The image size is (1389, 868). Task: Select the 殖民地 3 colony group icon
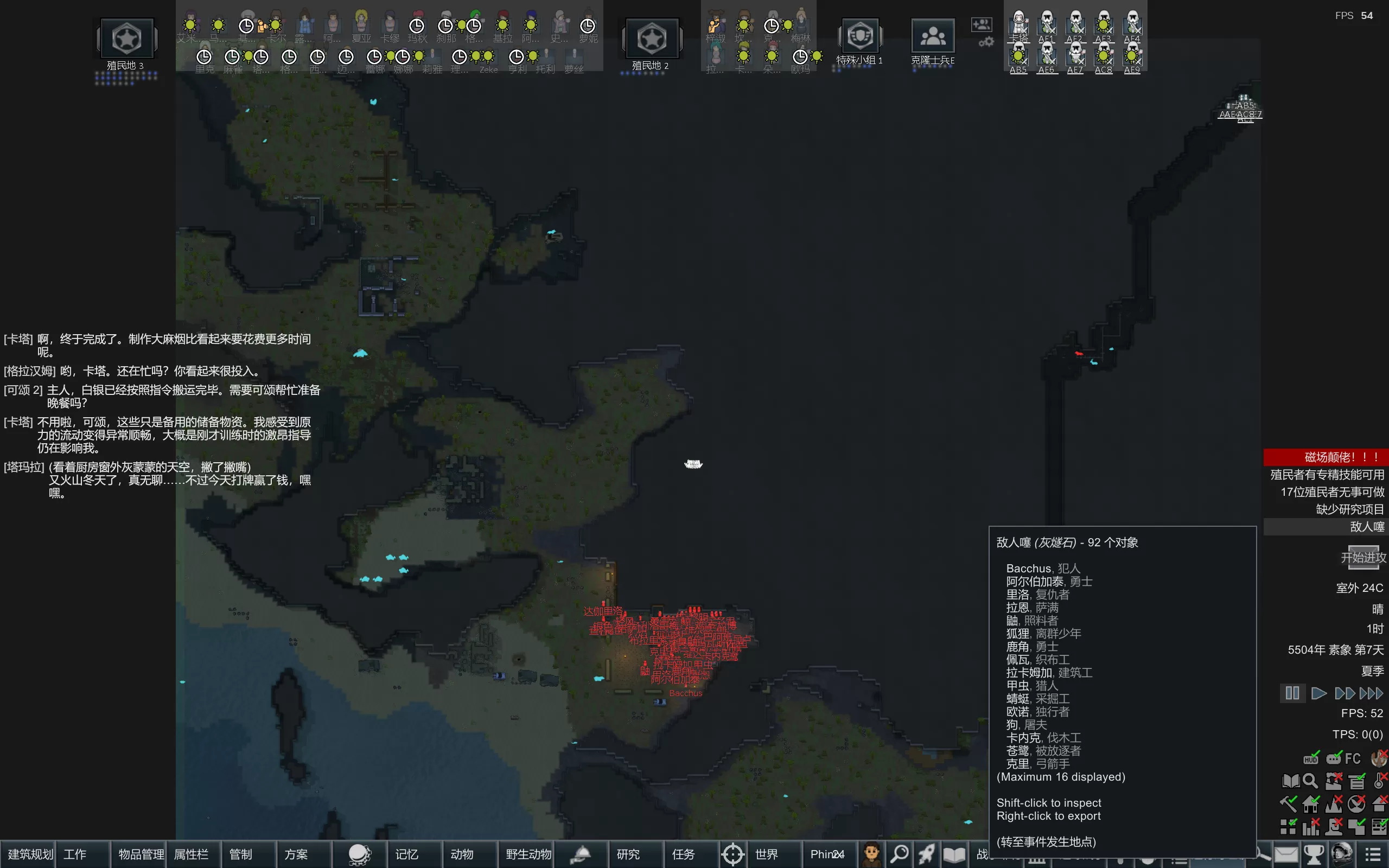point(126,39)
